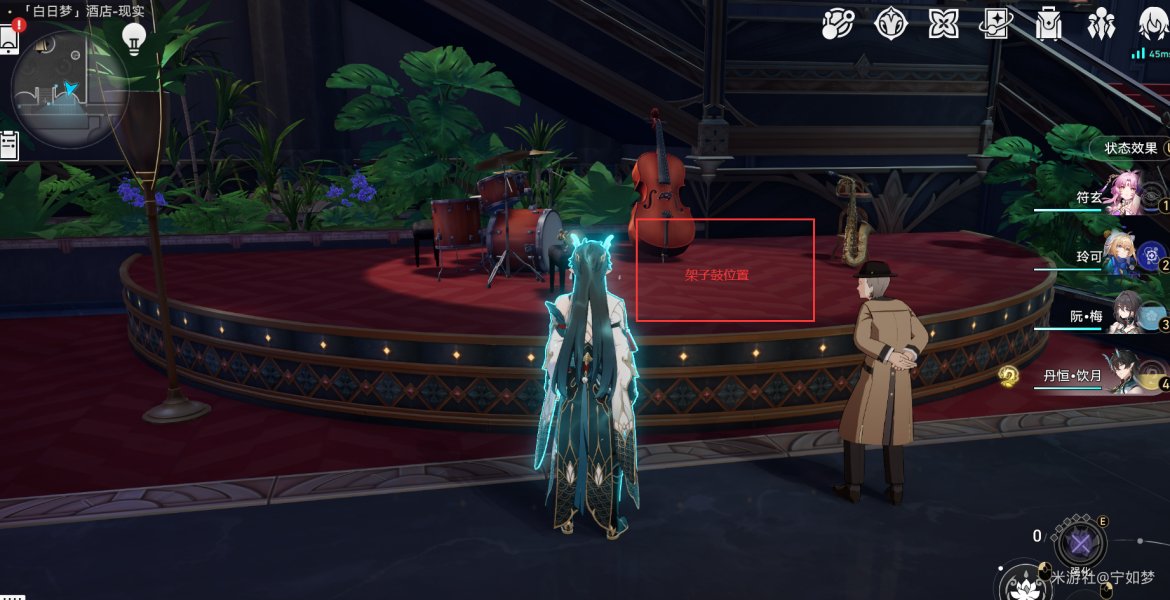Open the phone menu with red alert
This screenshot has height=600, width=1170.
coord(10,38)
